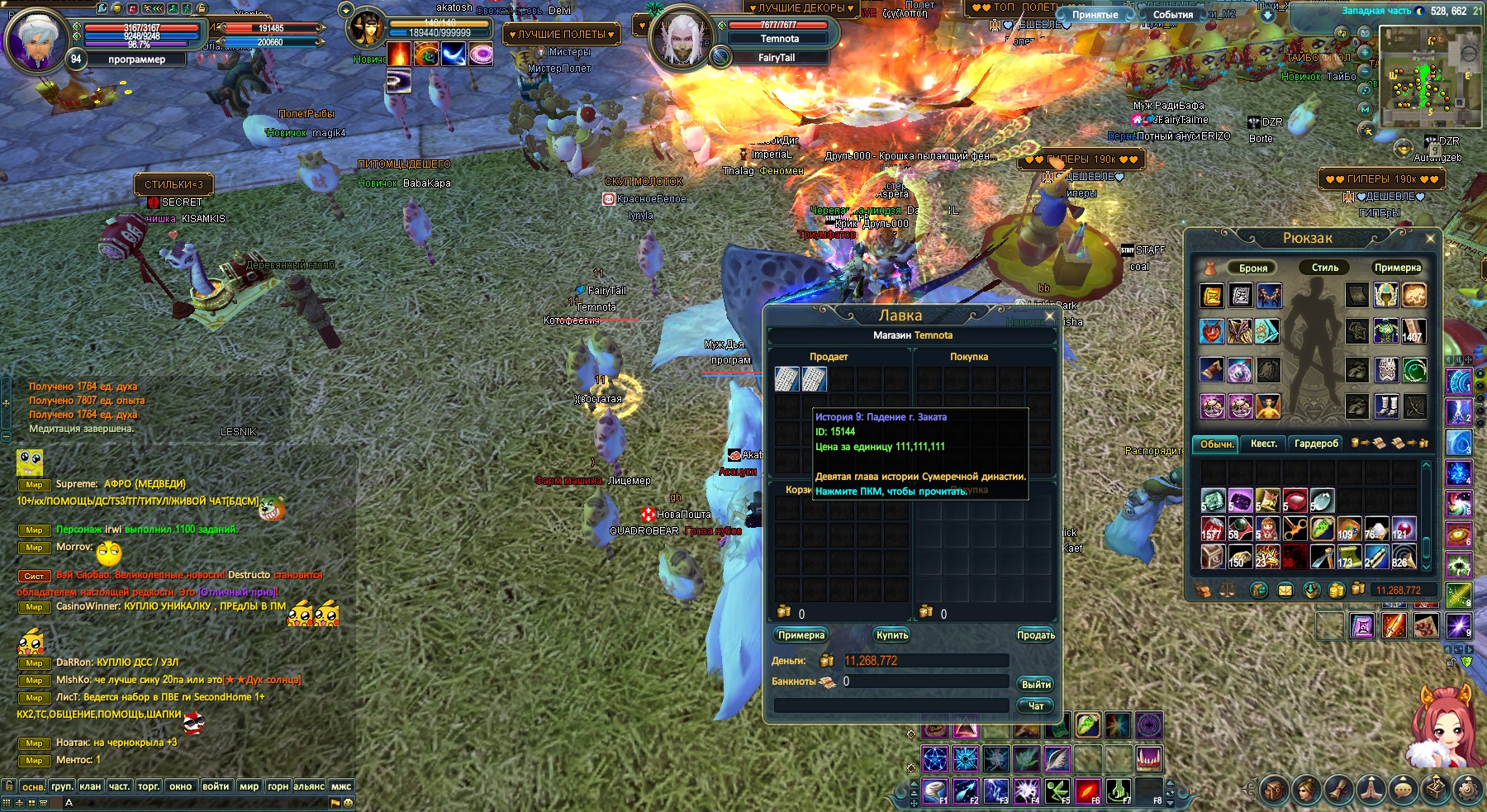Click the Купить button in the shop
The width and height of the screenshot is (1487, 812).
coord(892,634)
